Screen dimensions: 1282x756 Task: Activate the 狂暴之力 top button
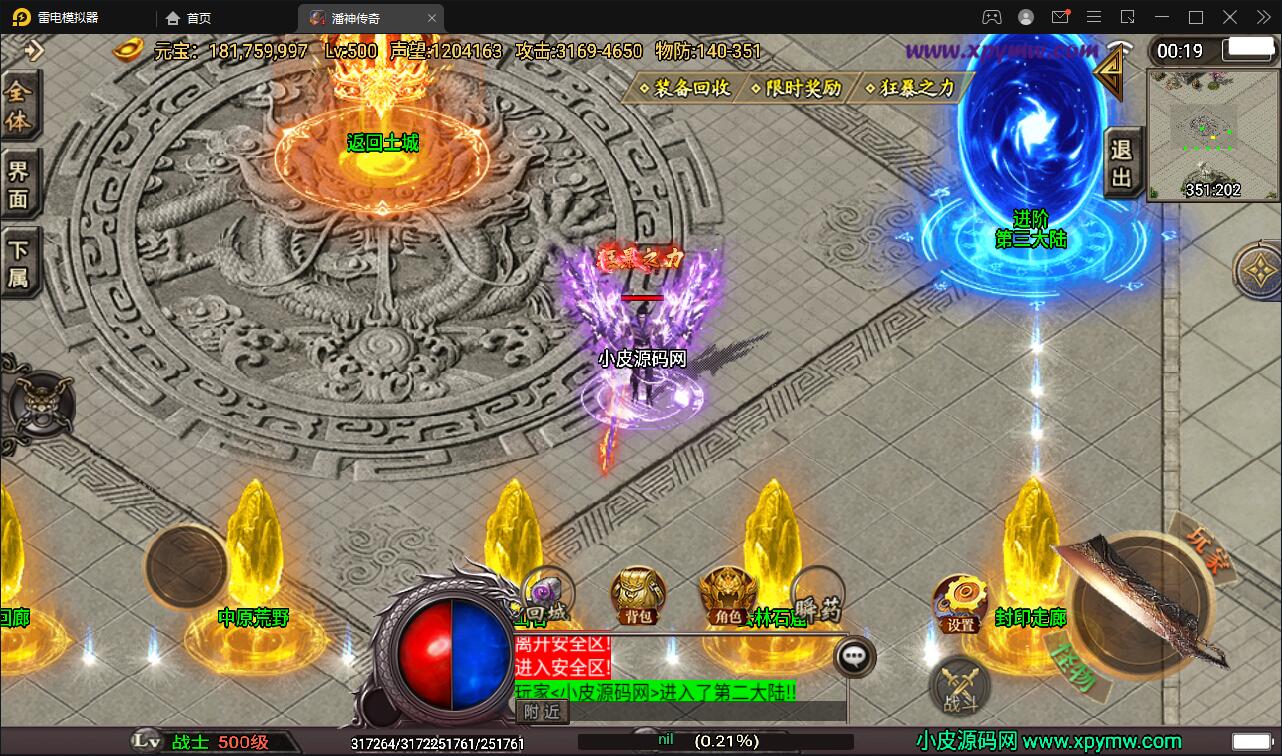911,88
